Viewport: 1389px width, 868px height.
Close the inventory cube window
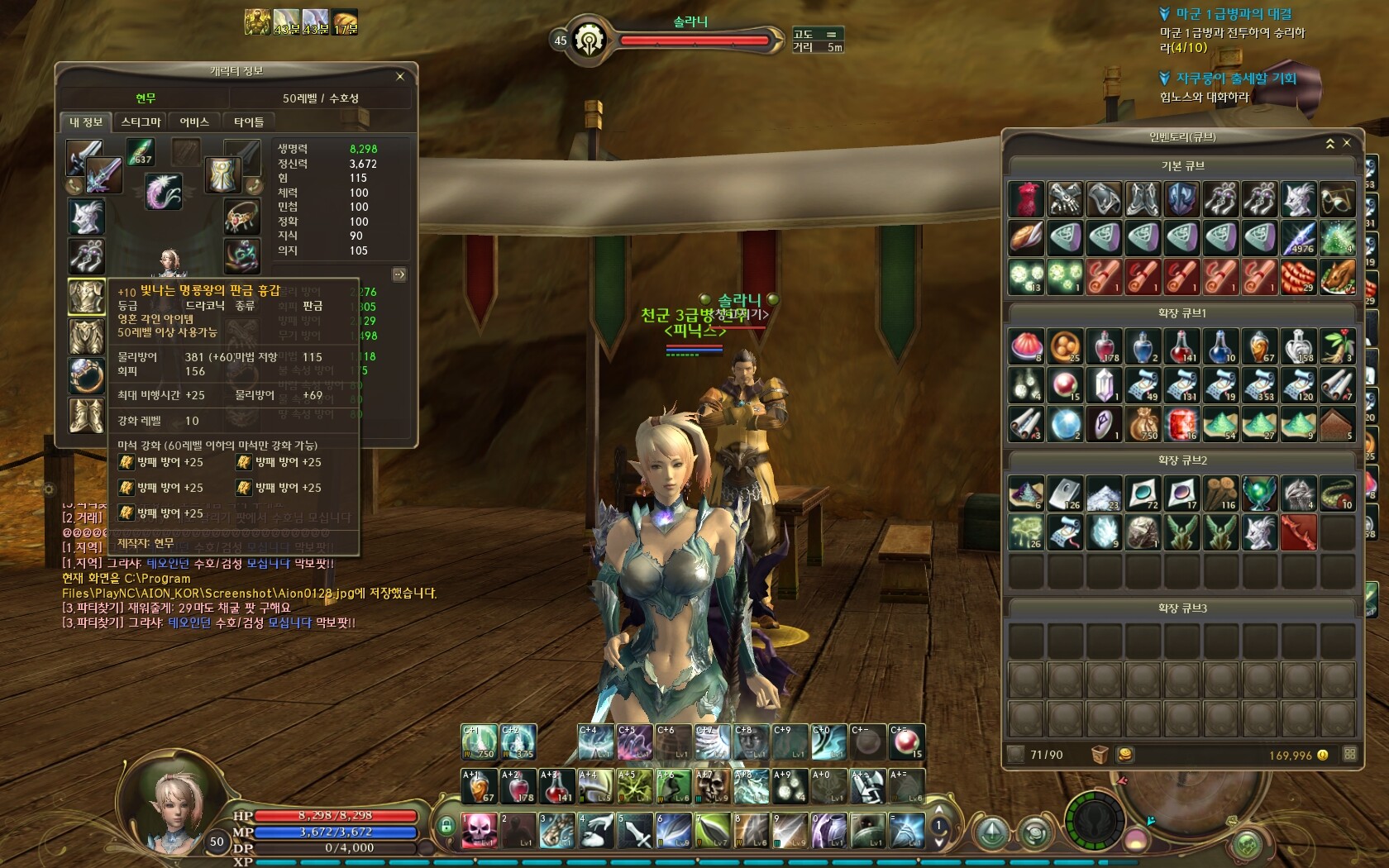click(x=1347, y=143)
